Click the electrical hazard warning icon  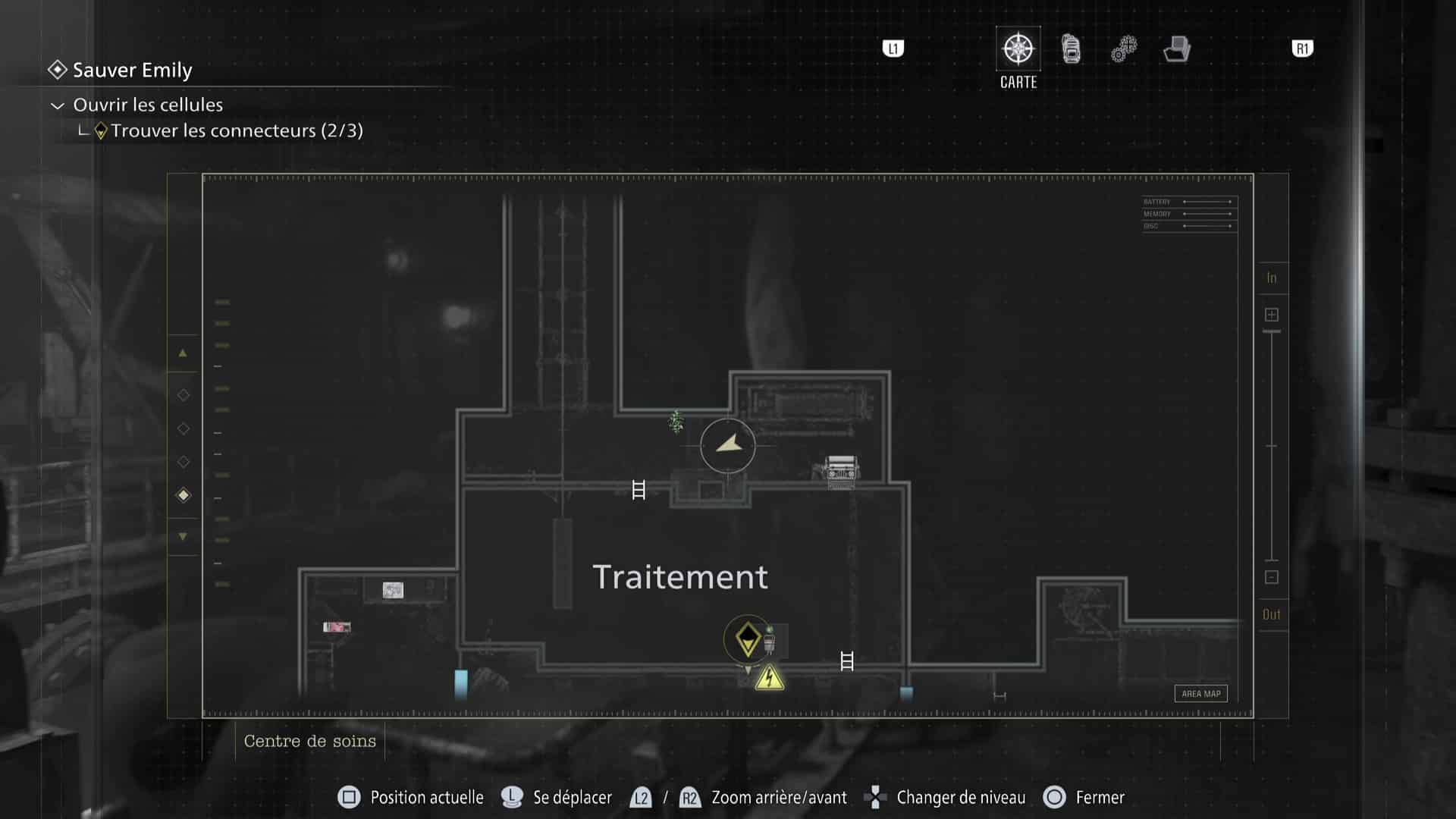(x=768, y=678)
